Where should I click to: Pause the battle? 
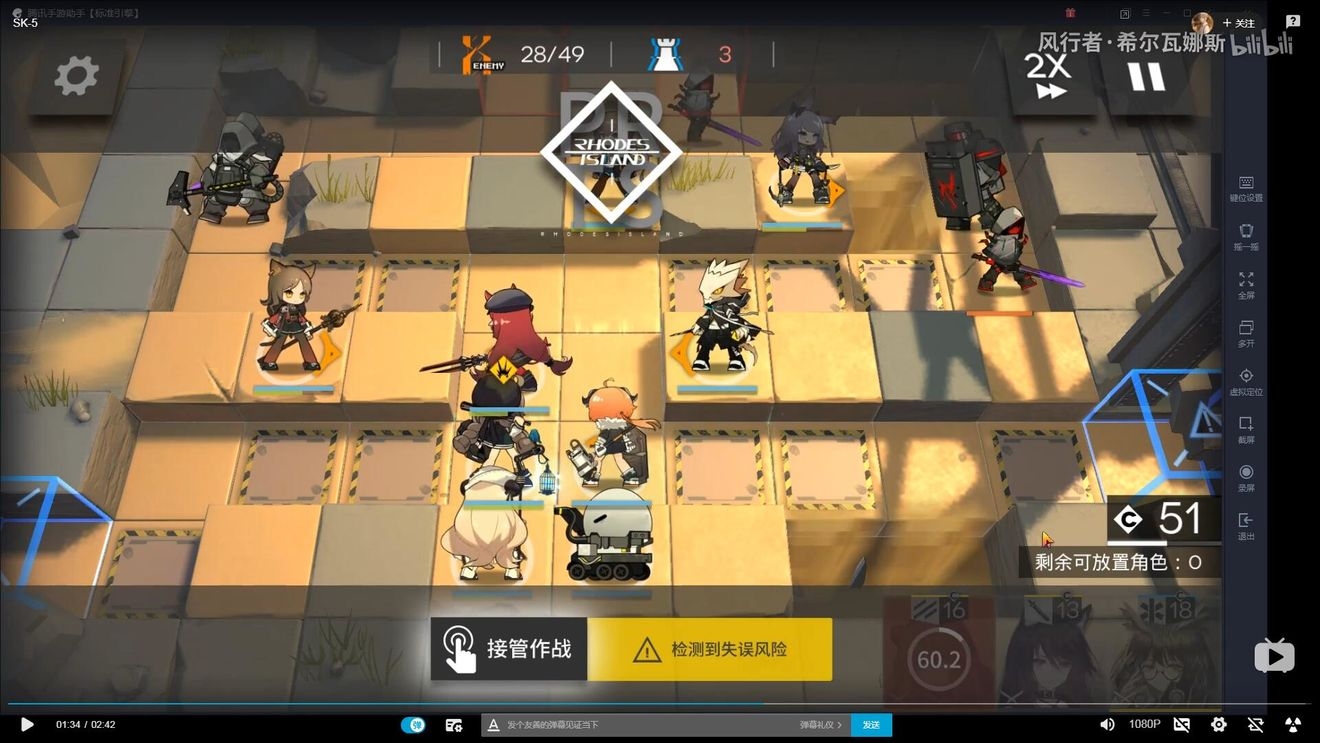[x=1146, y=77]
